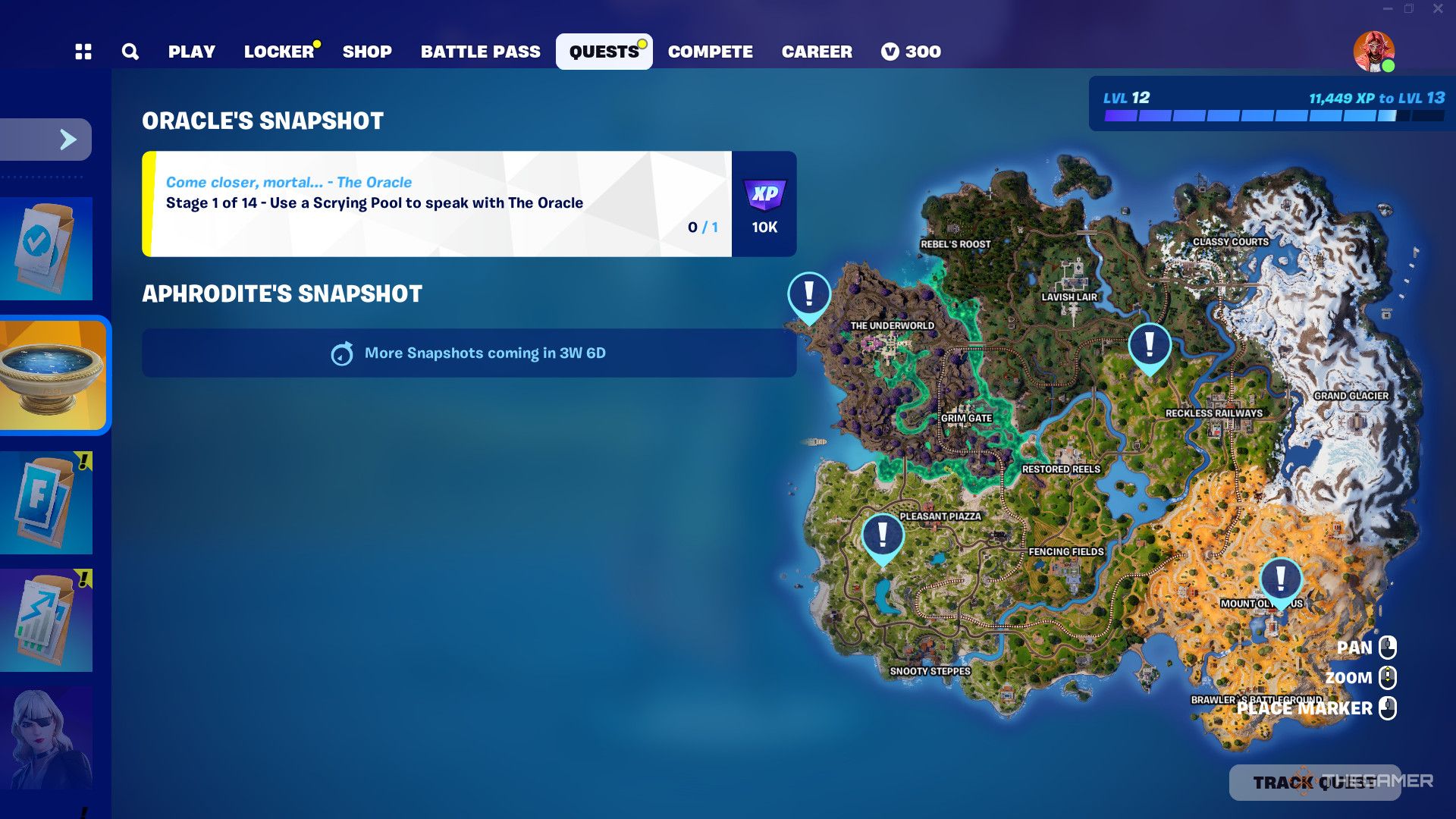The height and width of the screenshot is (819, 1456).
Task: Switch to the BATTLE PASS tab
Action: pos(481,51)
